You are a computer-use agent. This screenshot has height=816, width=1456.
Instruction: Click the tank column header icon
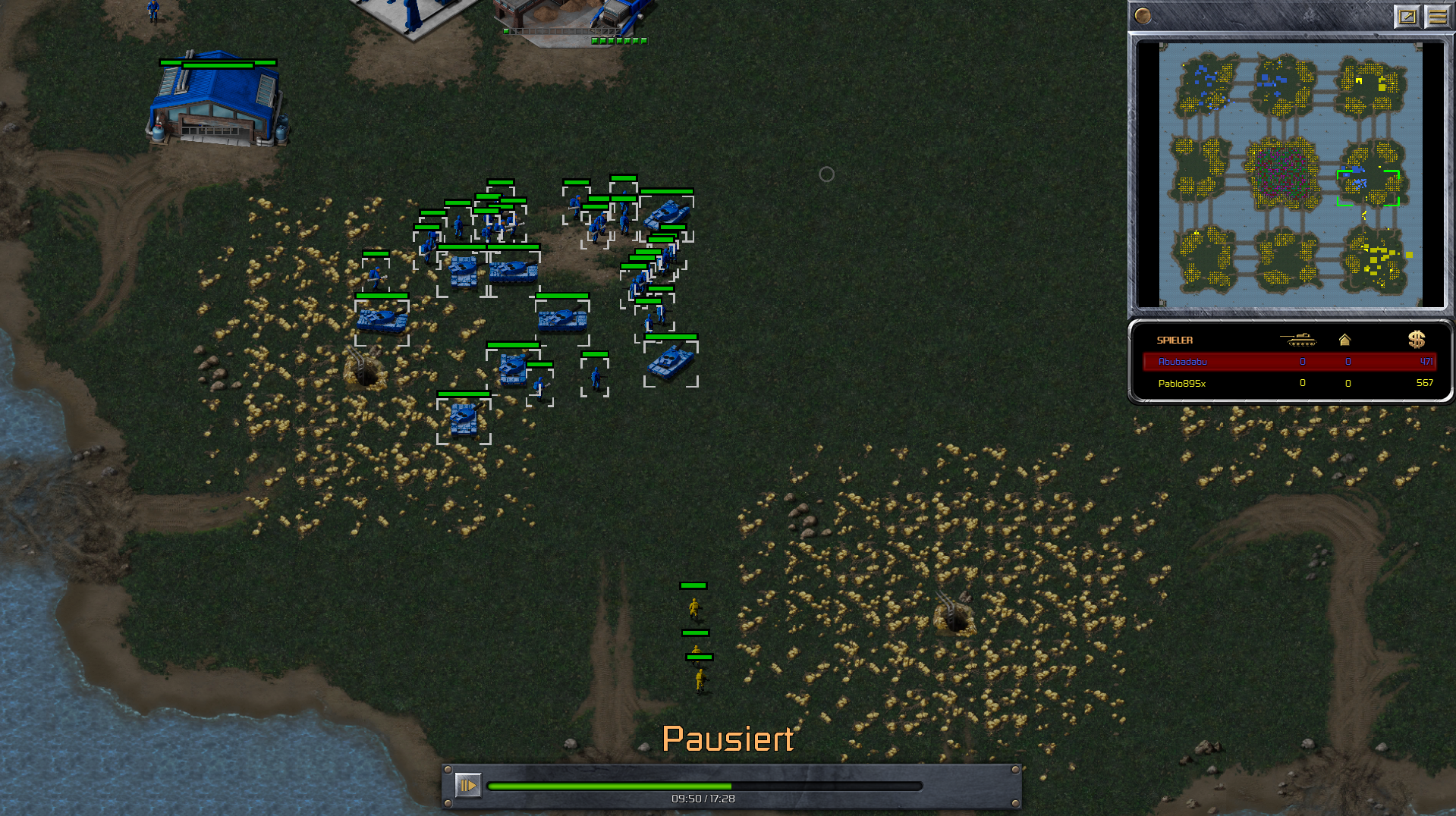[x=1298, y=340]
